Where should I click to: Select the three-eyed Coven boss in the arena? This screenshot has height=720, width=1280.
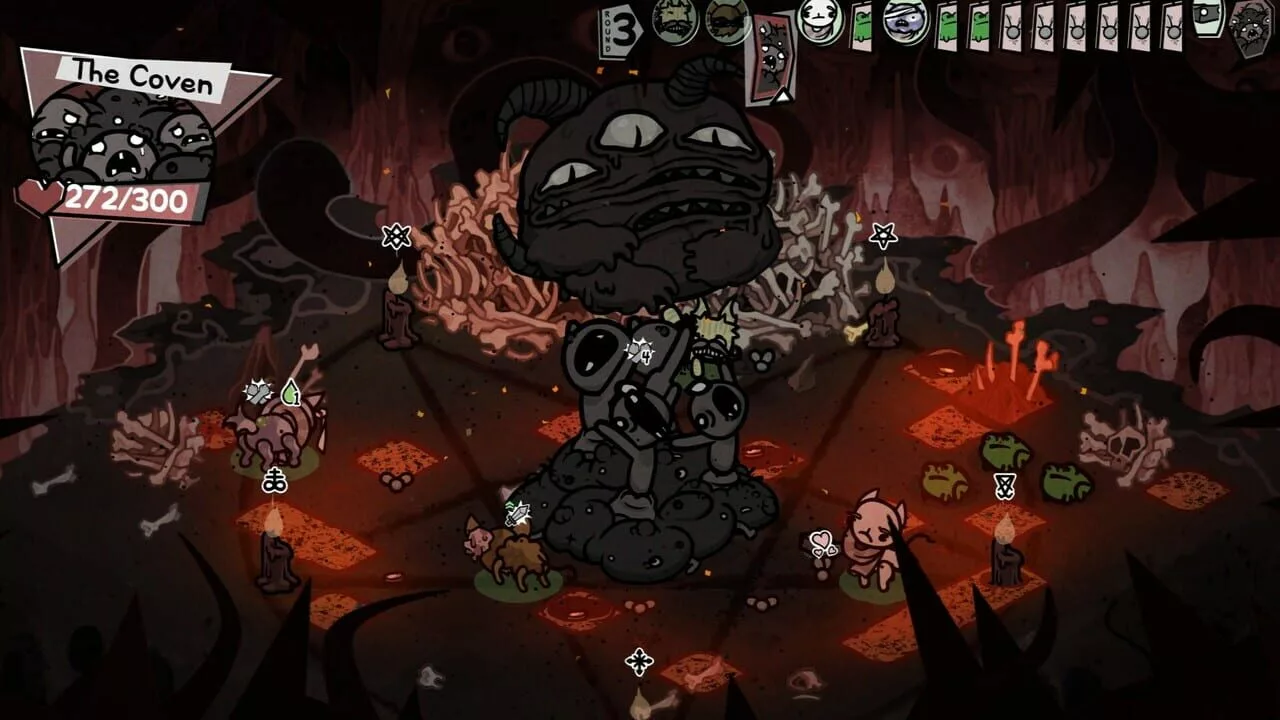(x=640, y=180)
